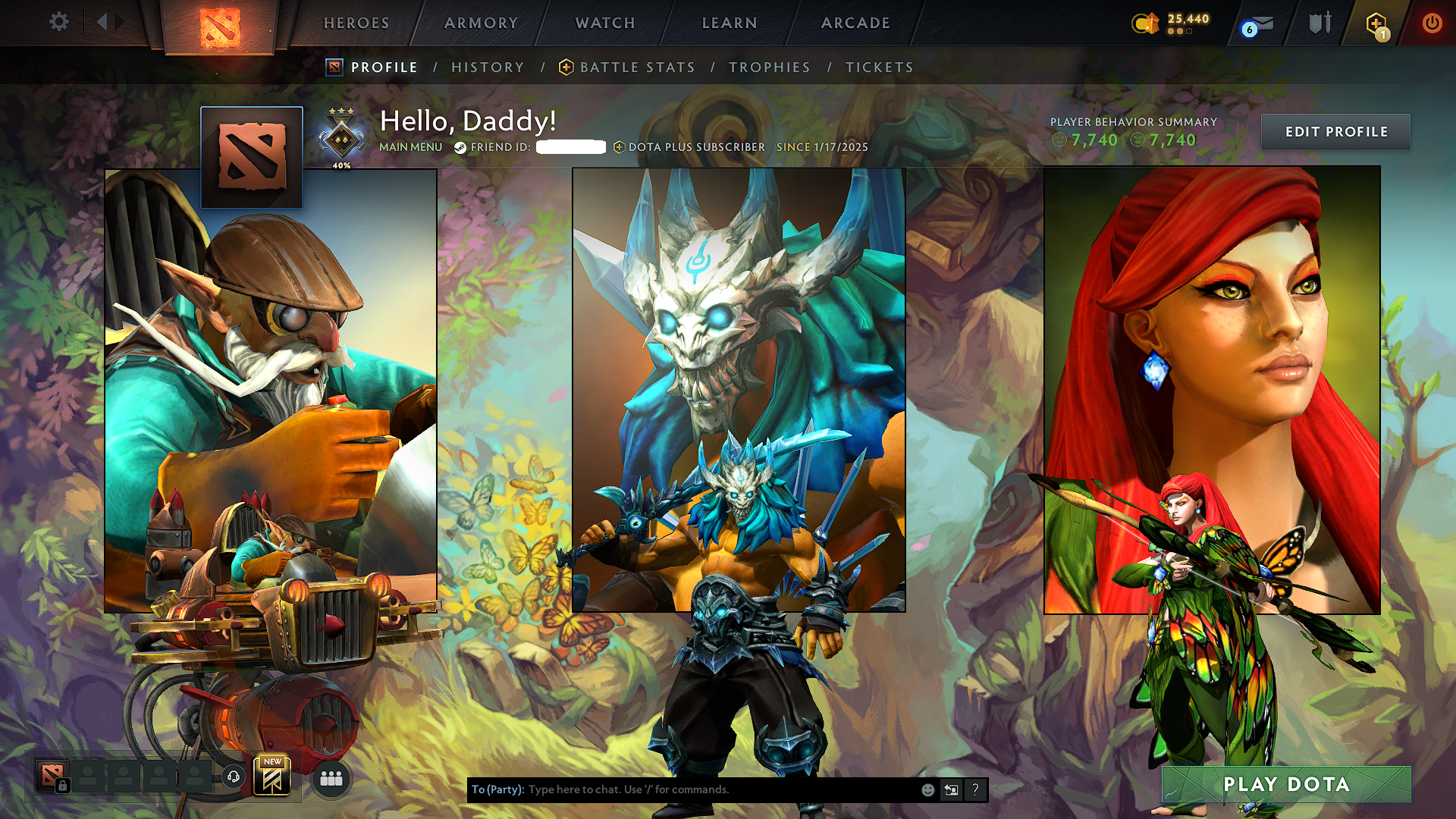The width and height of the screenshot is (1456, 819).
Task: Show the Trophies tab
Action: click(770, 67)
